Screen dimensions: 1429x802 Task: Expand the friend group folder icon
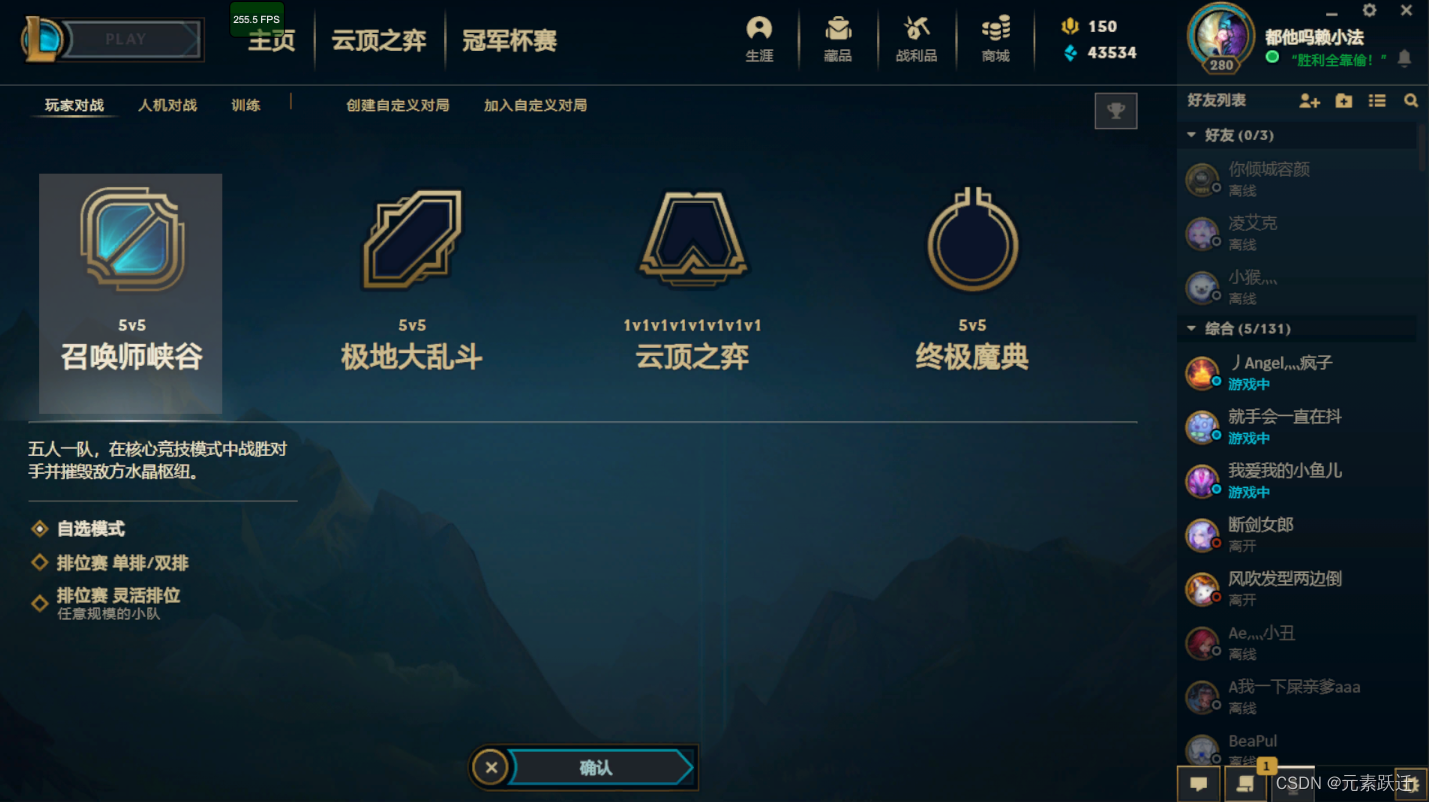(x=1343, y=100)
